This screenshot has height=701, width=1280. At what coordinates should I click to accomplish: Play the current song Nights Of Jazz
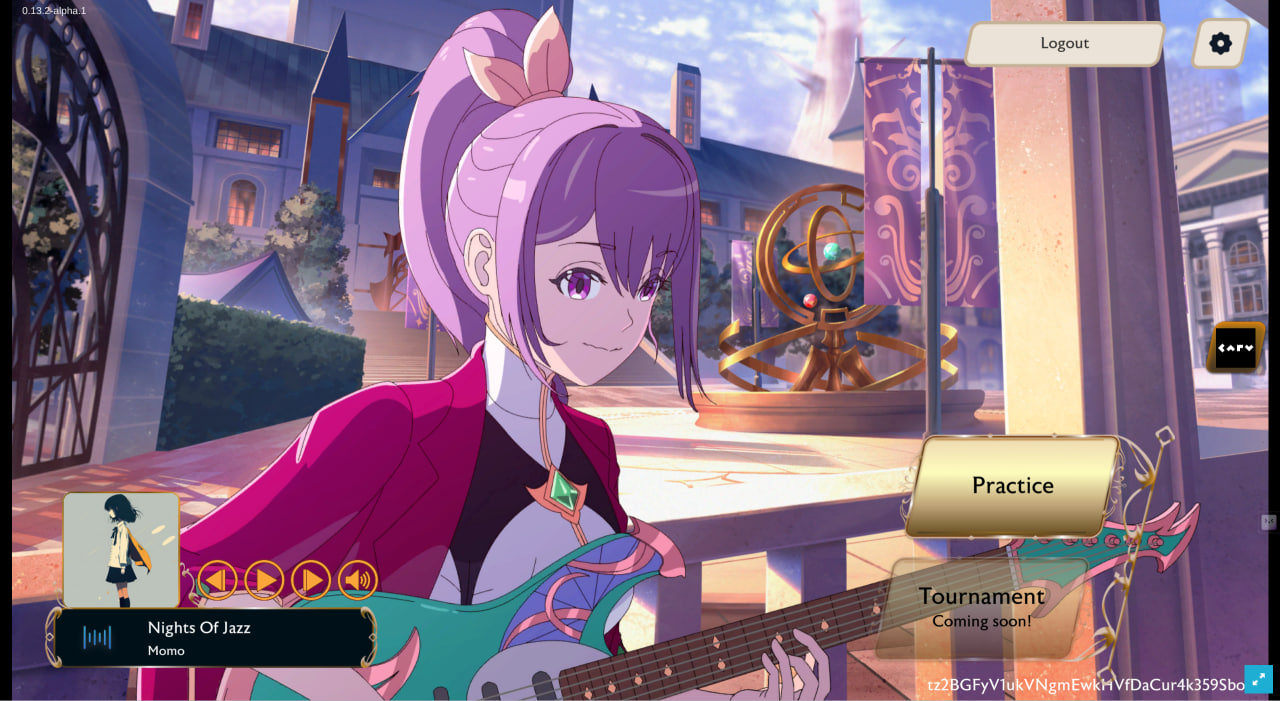pyautogui.click(x=264, y=580)
